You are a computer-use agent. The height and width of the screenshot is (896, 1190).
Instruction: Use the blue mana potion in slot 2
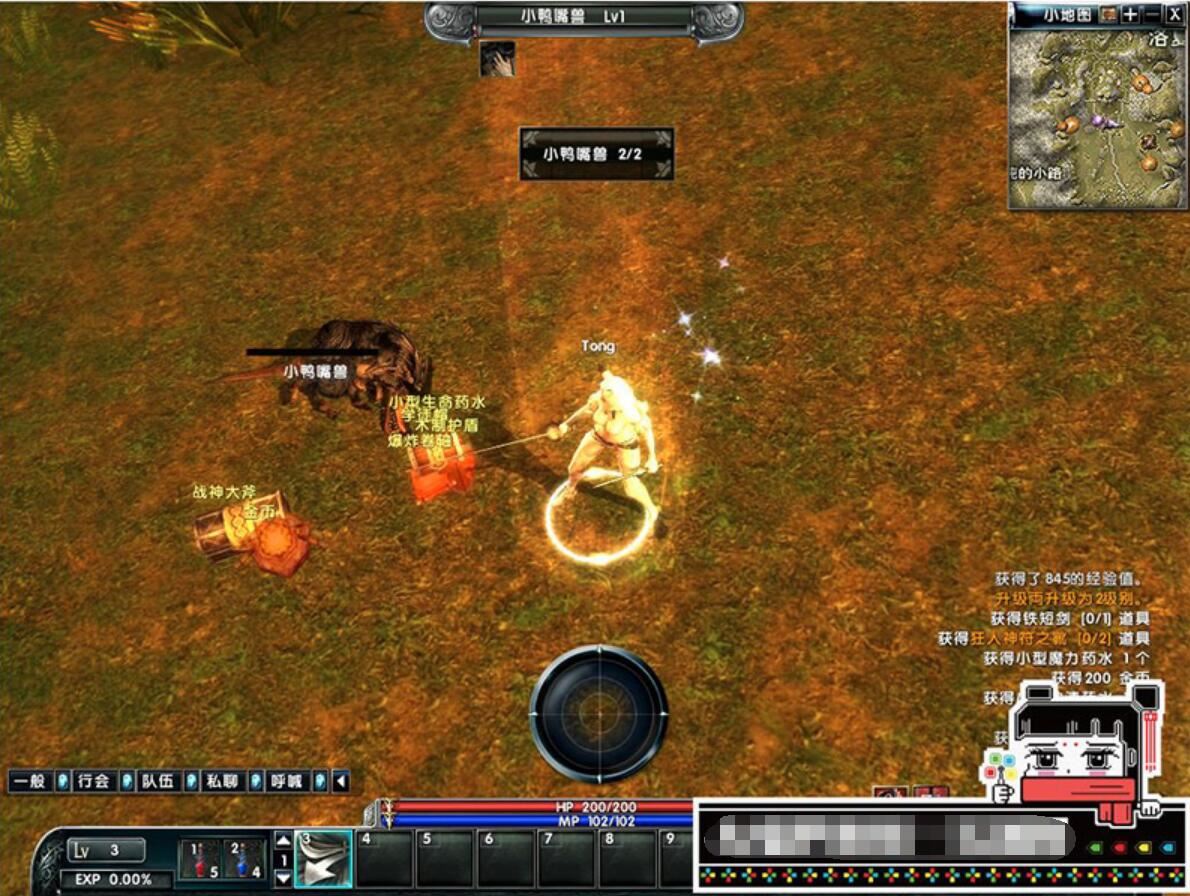point(244,859)
